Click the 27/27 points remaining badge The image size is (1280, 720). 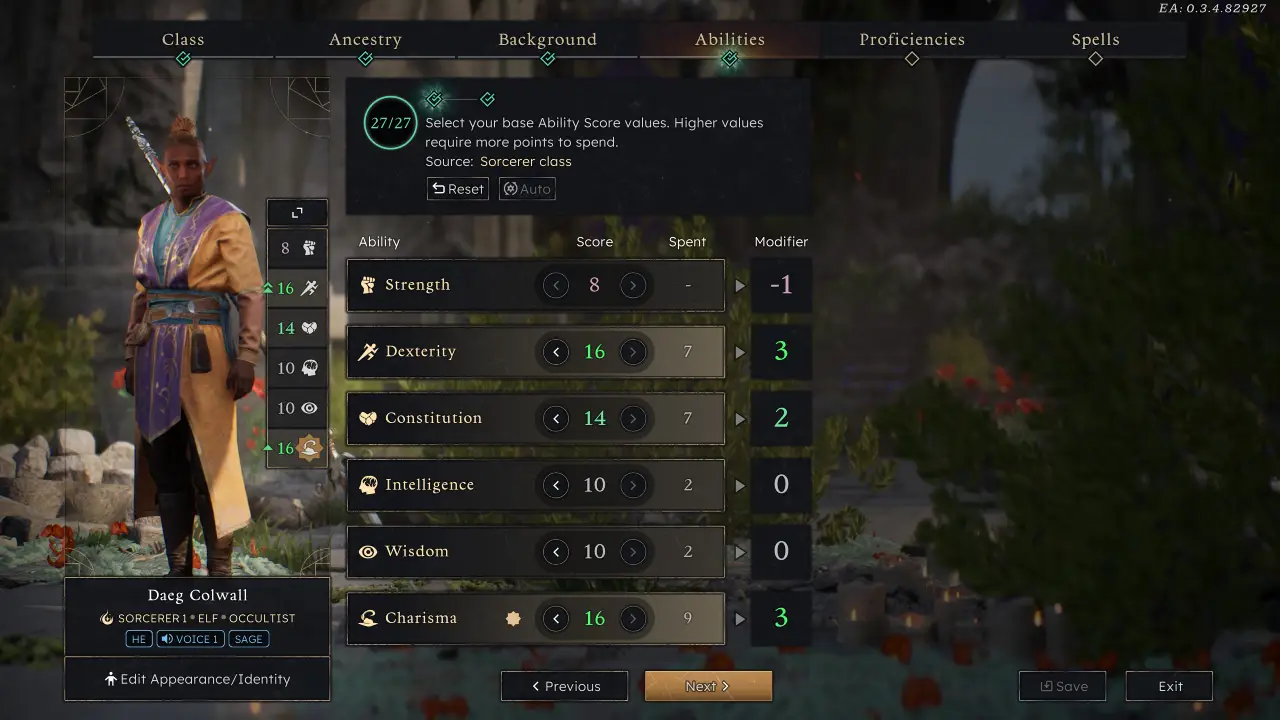click(x=389, y=122)
